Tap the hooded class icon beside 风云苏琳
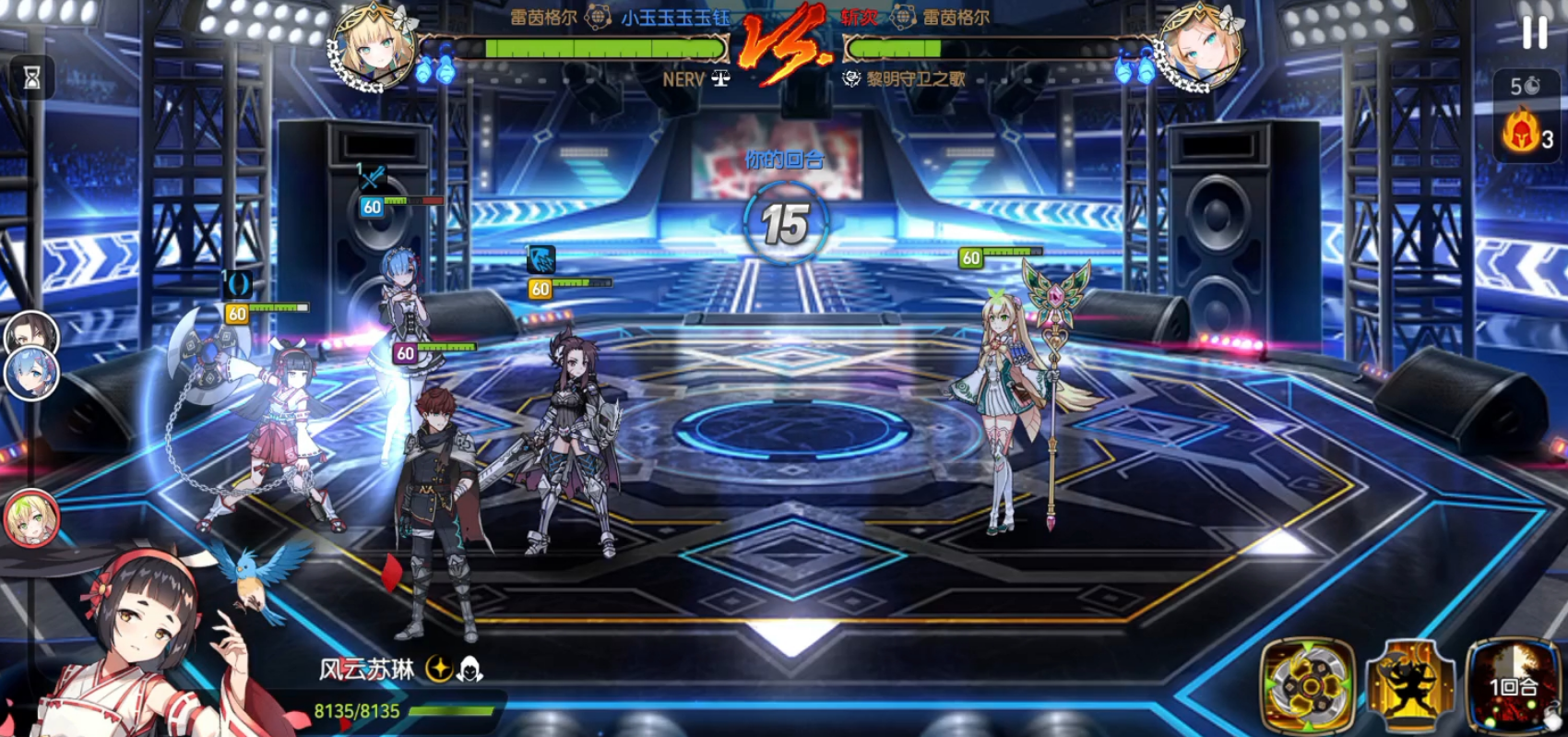Image resolution: width=1568 pixels, height=737 pixels. coord(469,670)
